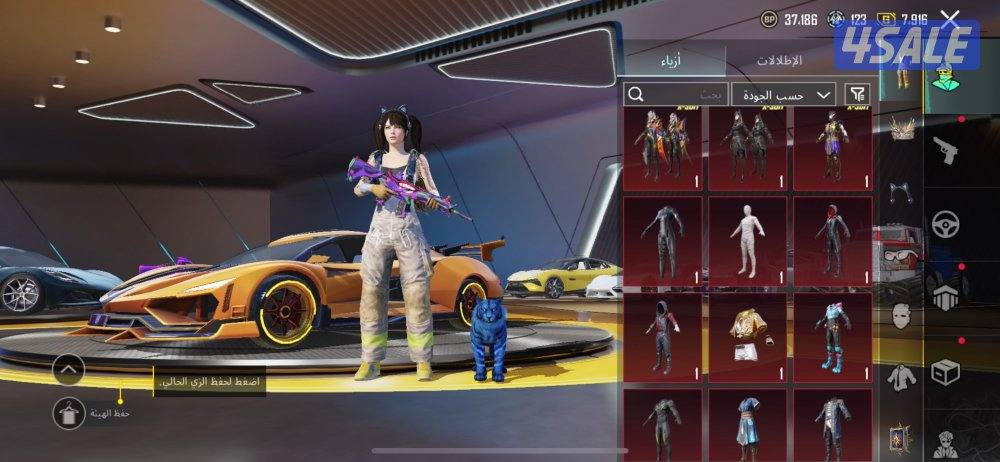Select the crown headgear subcategory
The height and width of the screenshot is (462, 1000).
click(901, 128)
